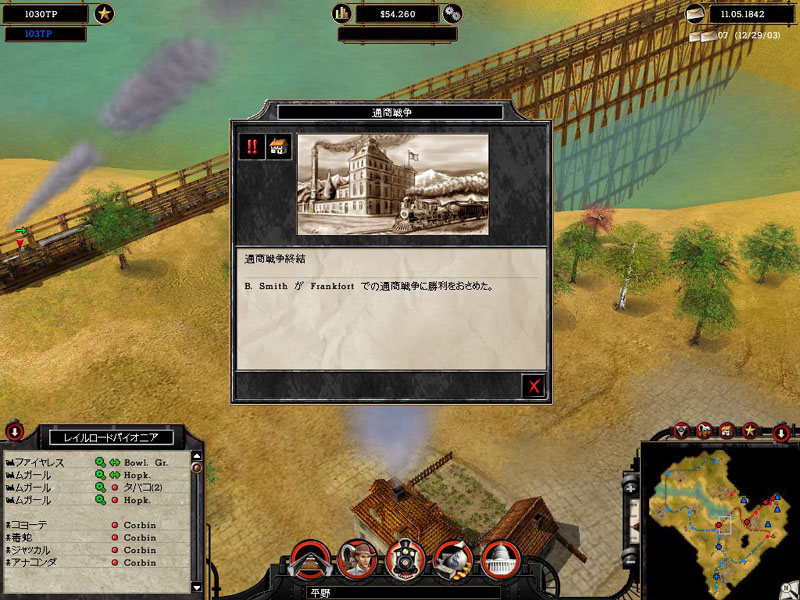Collapse the train list with the arrow button
The image size is (800, 600).
pos(15,432)
